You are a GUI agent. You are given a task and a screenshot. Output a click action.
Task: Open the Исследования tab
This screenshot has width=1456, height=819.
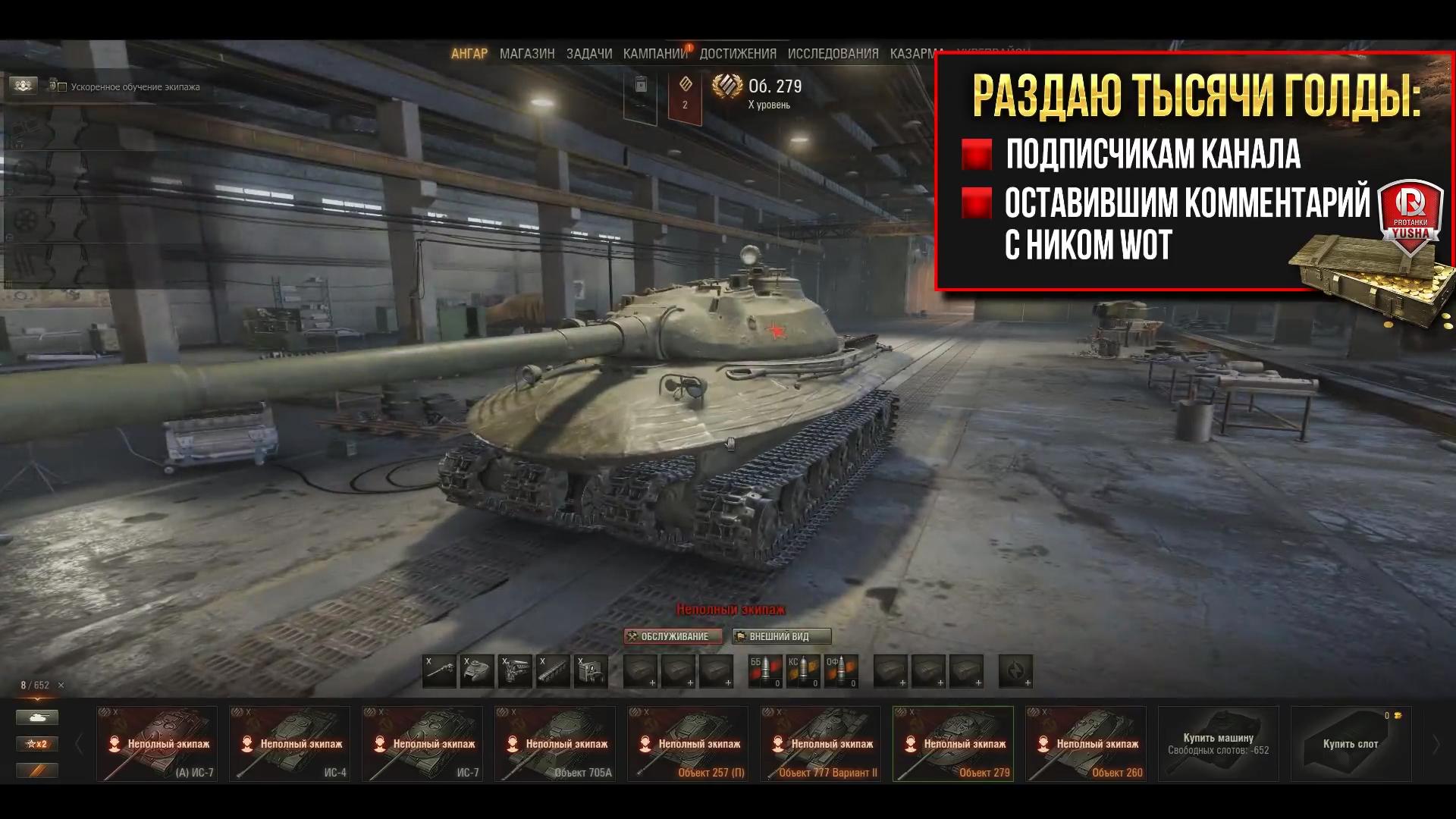833,54
